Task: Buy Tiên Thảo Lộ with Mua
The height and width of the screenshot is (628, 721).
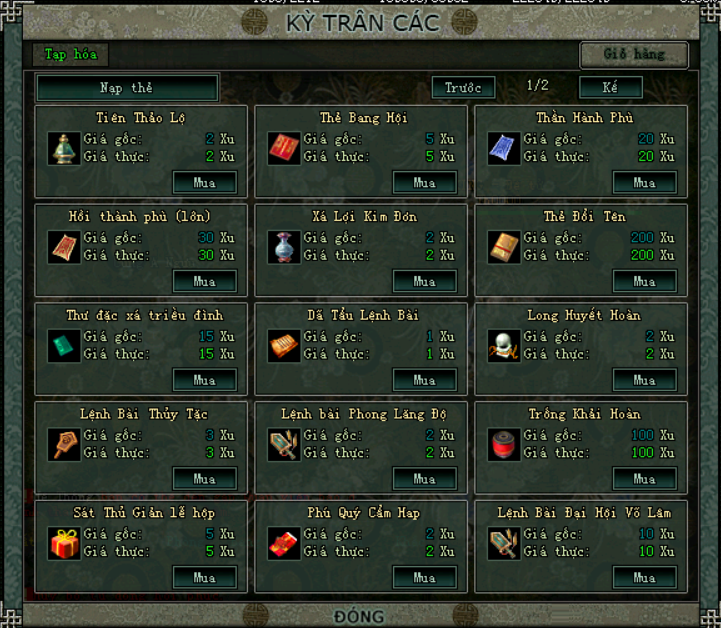Action: point(205,183)
